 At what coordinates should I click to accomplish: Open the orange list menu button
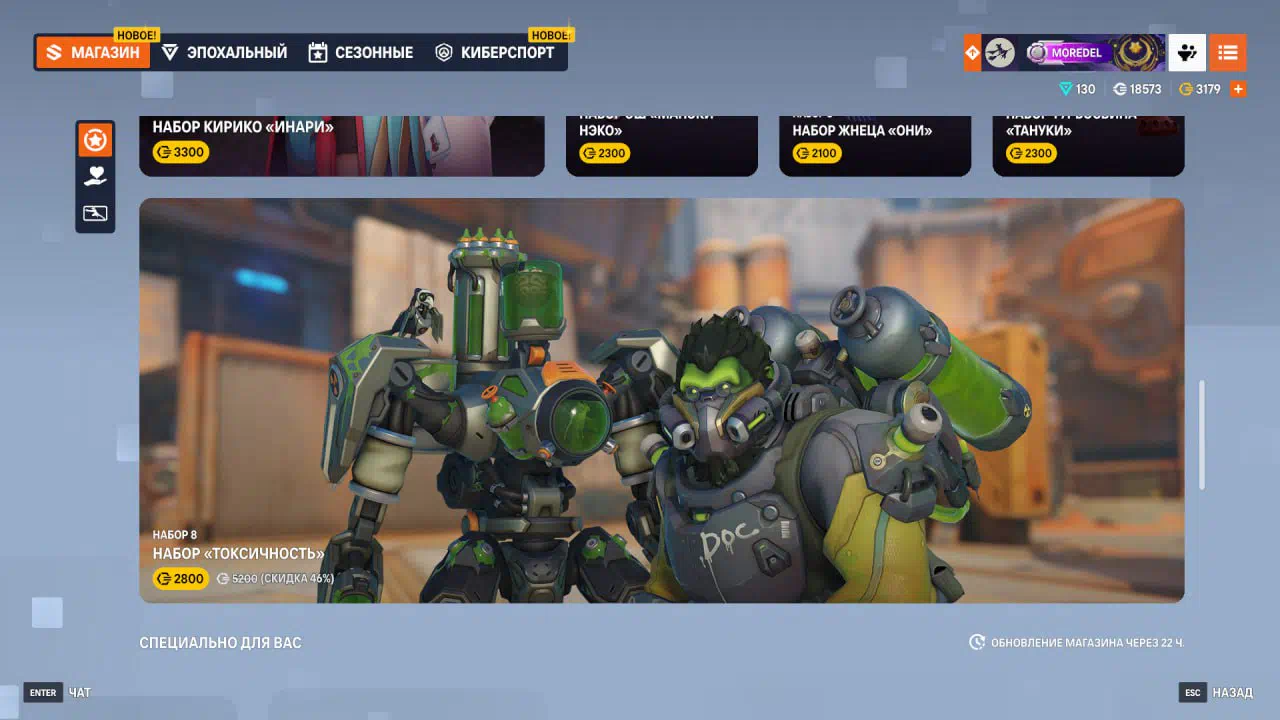coord(1228,53)
